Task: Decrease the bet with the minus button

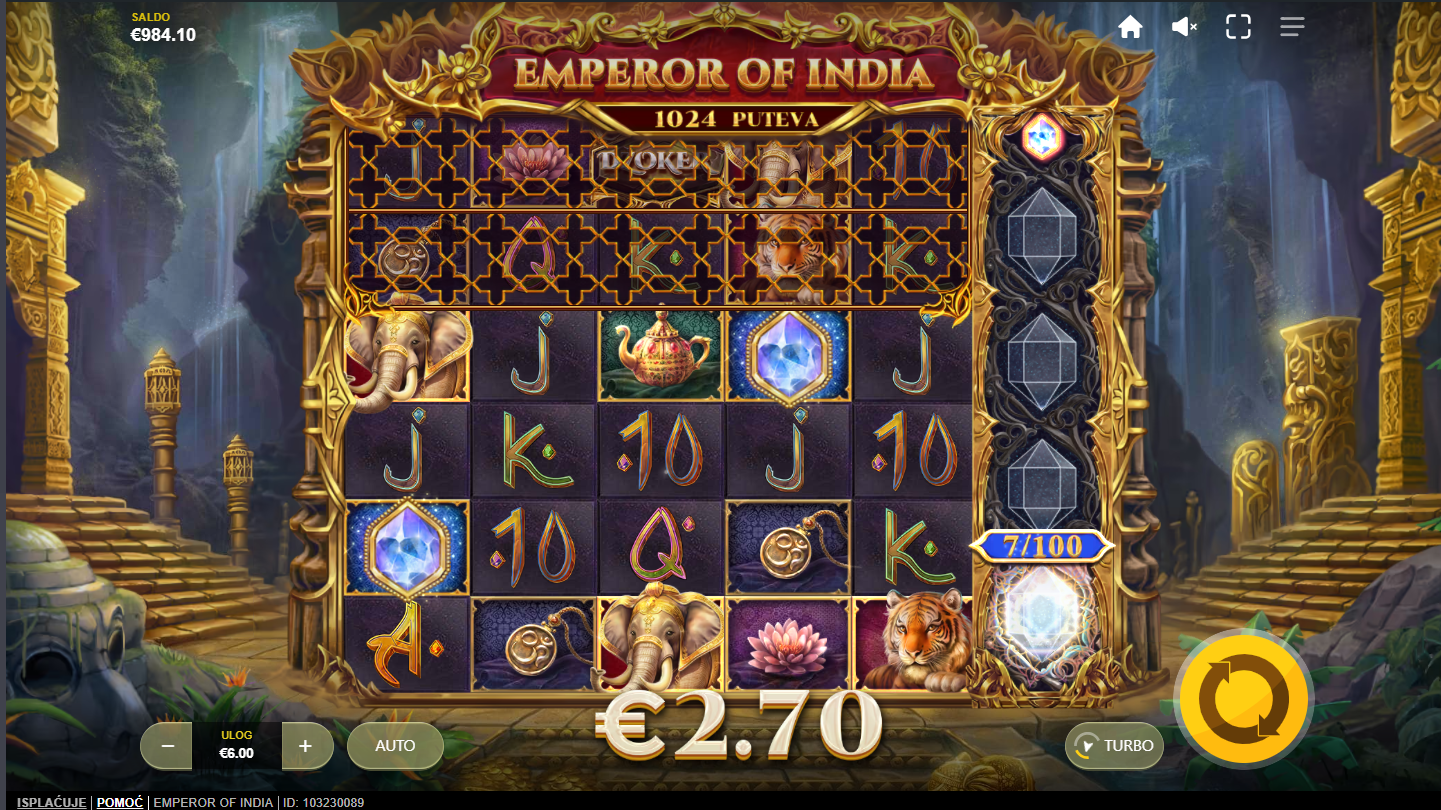Action: (167, 746)
